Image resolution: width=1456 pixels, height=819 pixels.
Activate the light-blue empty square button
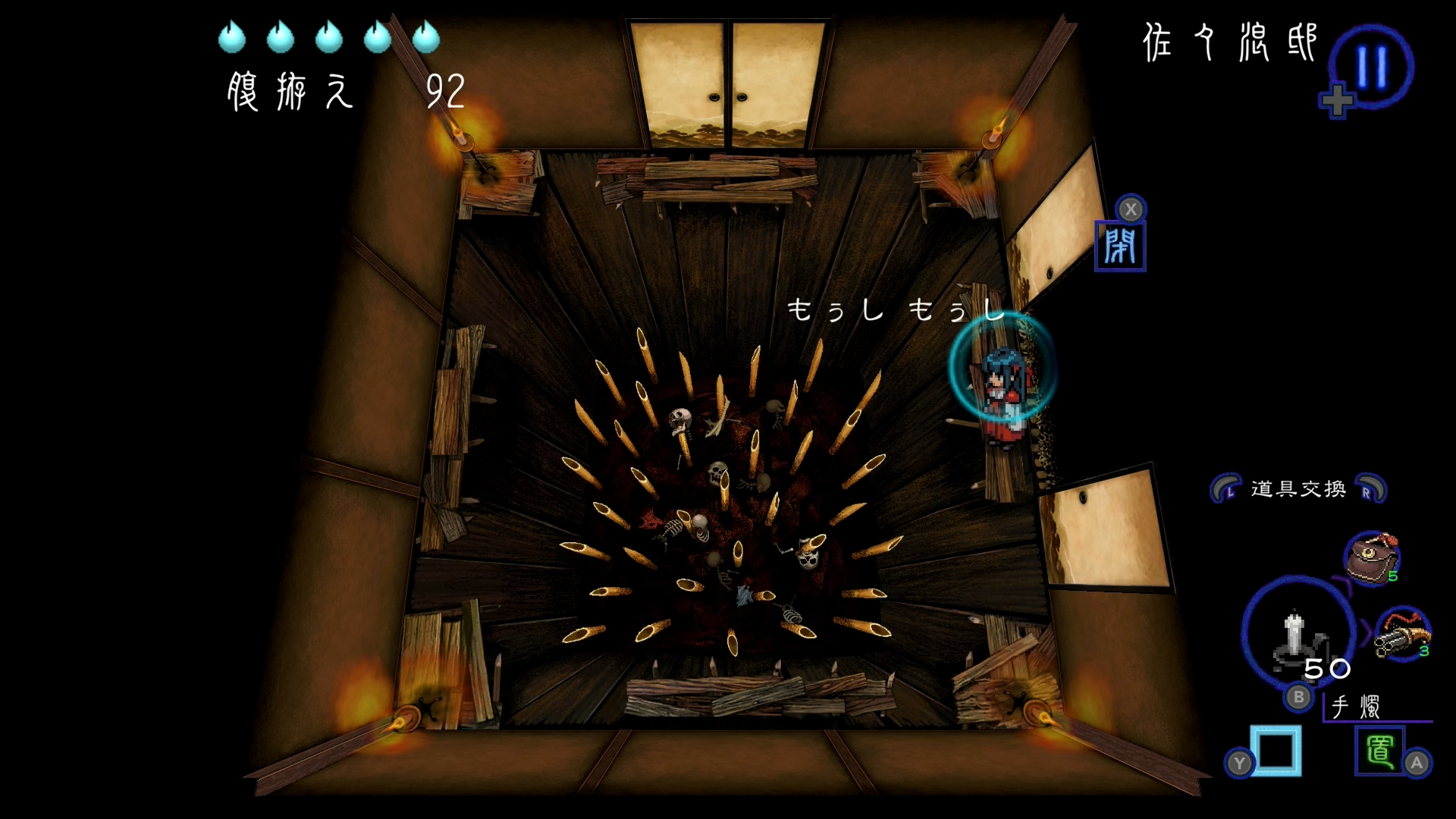coord(1276,751)
